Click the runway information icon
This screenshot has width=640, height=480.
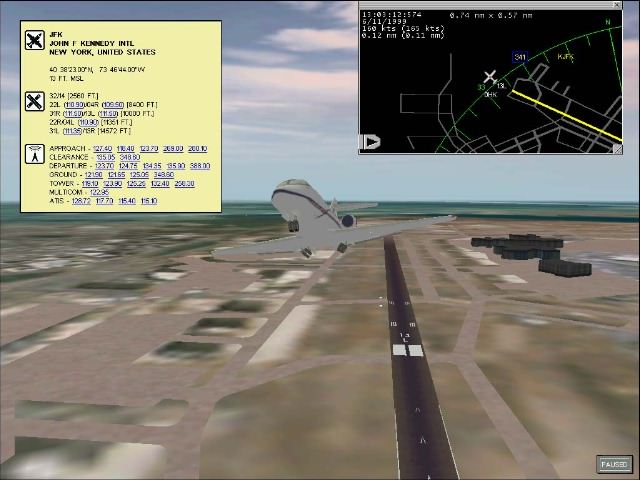35,100
